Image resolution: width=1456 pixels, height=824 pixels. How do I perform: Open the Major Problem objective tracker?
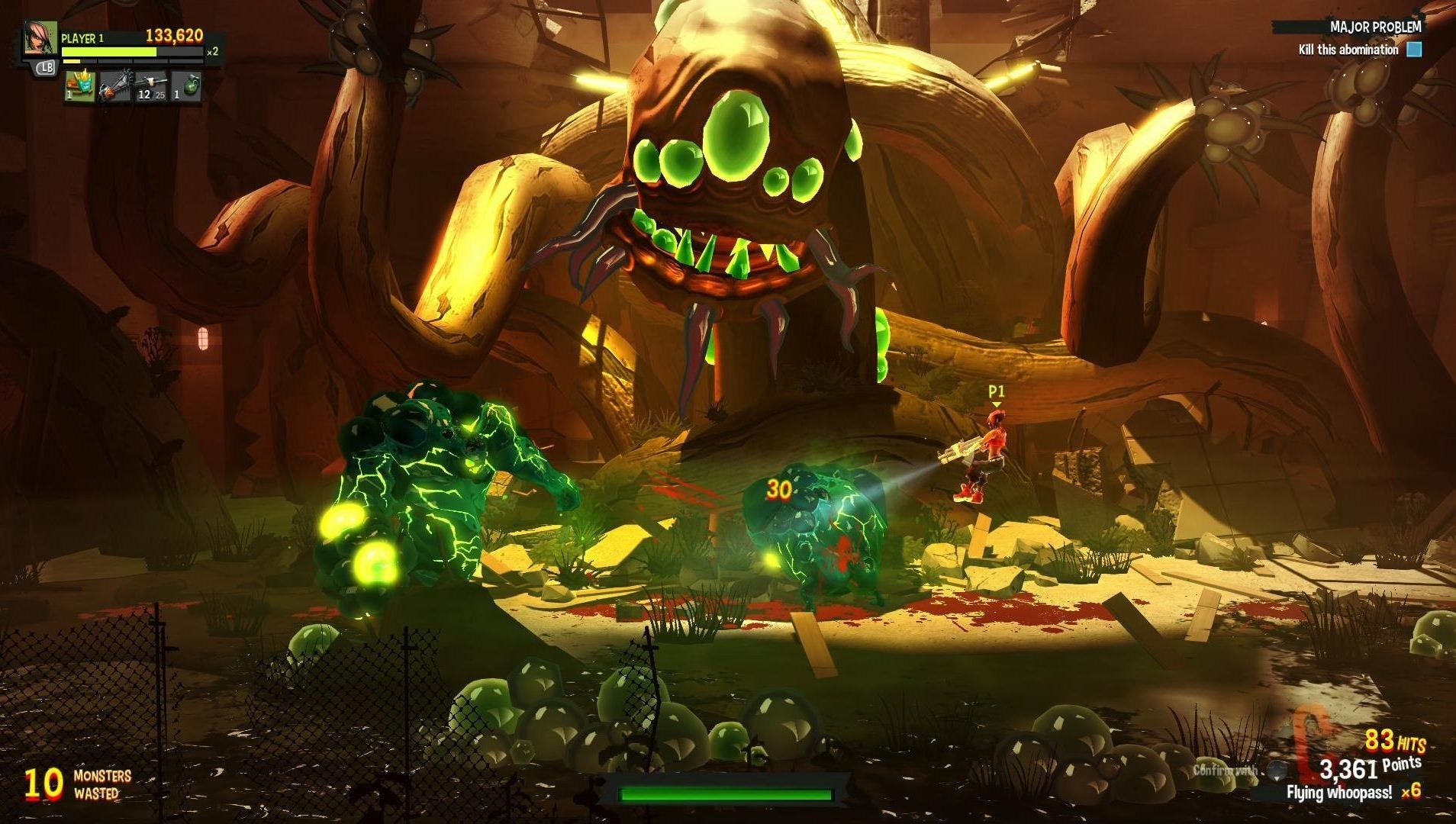click(x=1375, y=27)
